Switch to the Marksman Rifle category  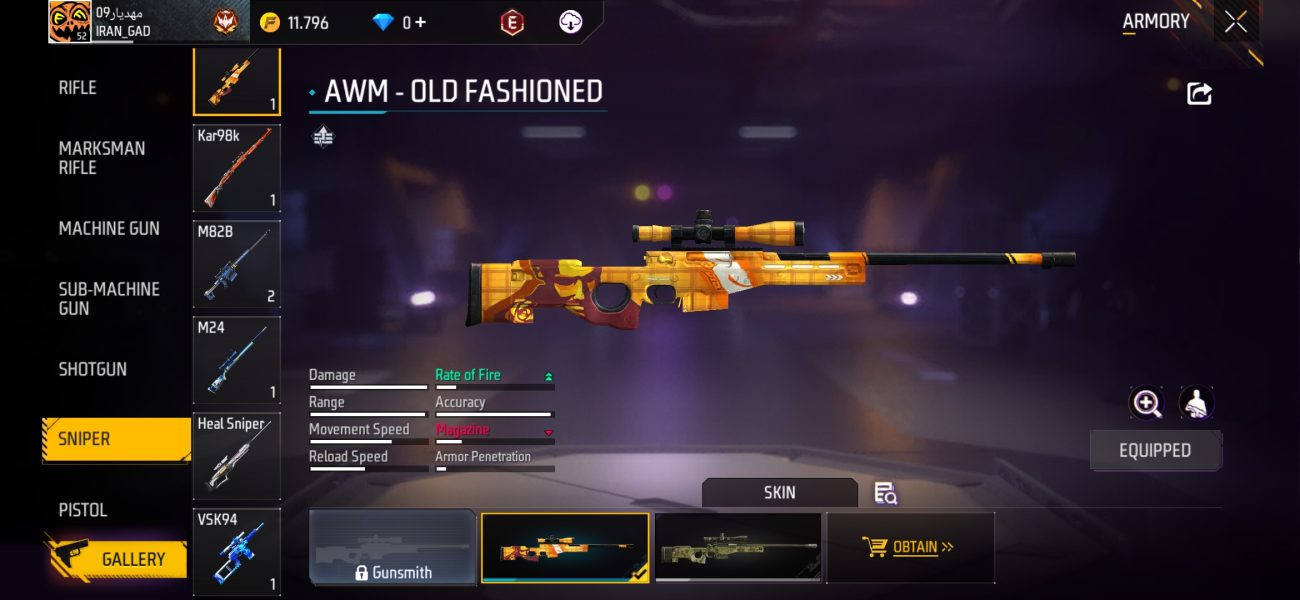[102, 158]
